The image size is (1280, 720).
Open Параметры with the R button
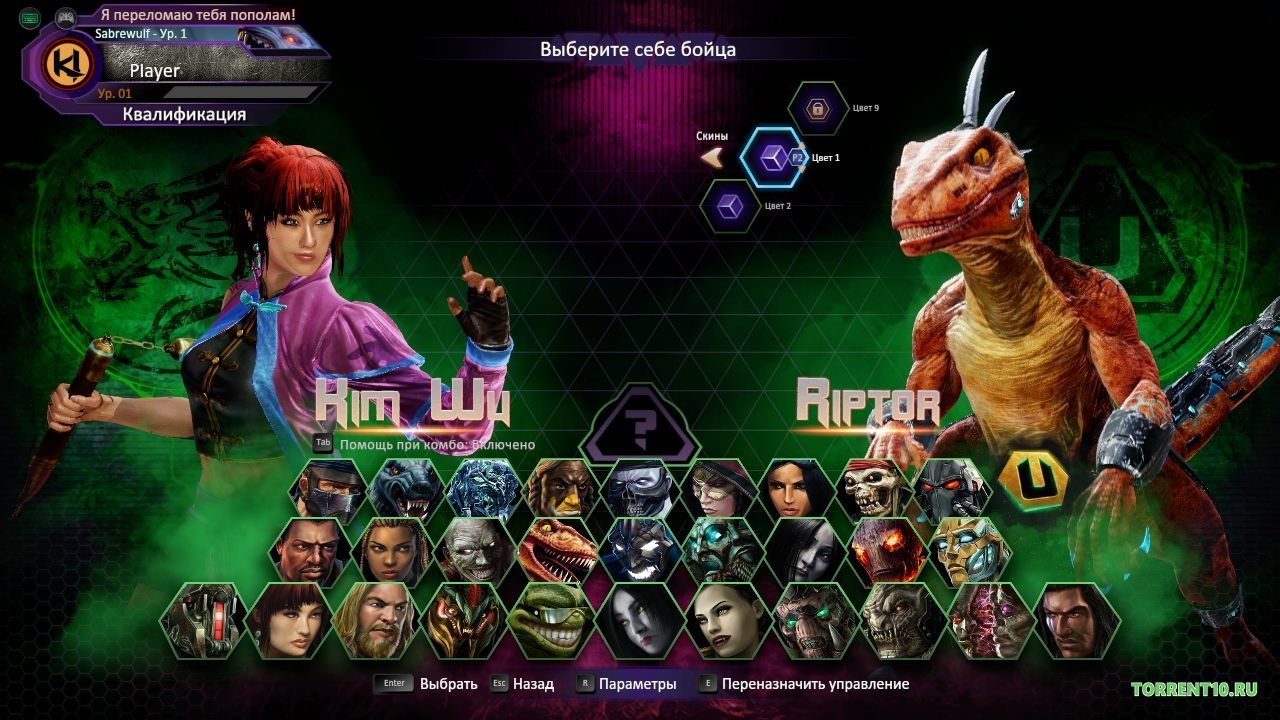coord(585,683)
